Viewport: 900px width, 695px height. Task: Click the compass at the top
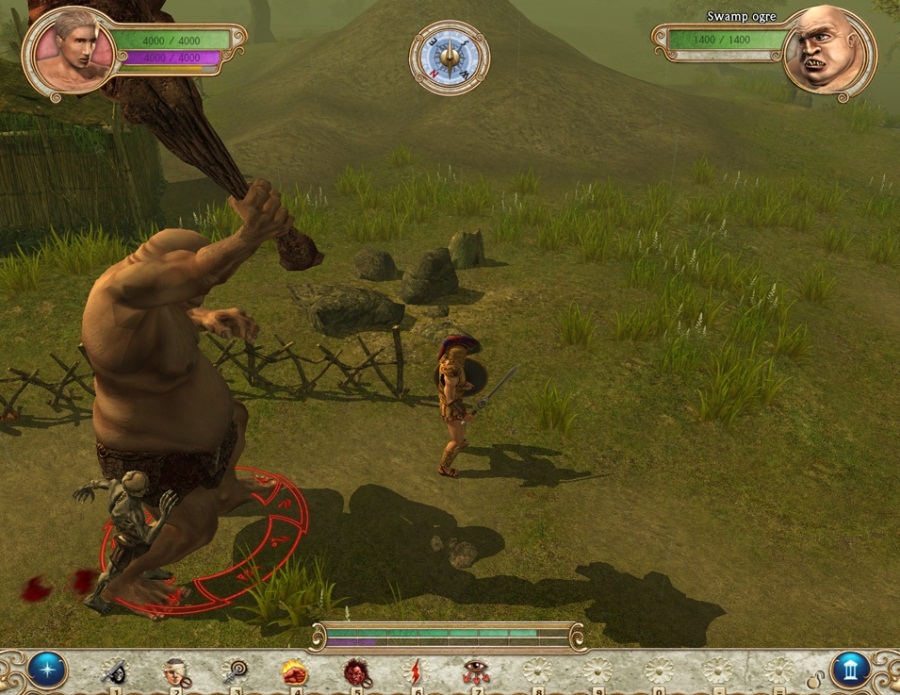click(x=449, y=57)
